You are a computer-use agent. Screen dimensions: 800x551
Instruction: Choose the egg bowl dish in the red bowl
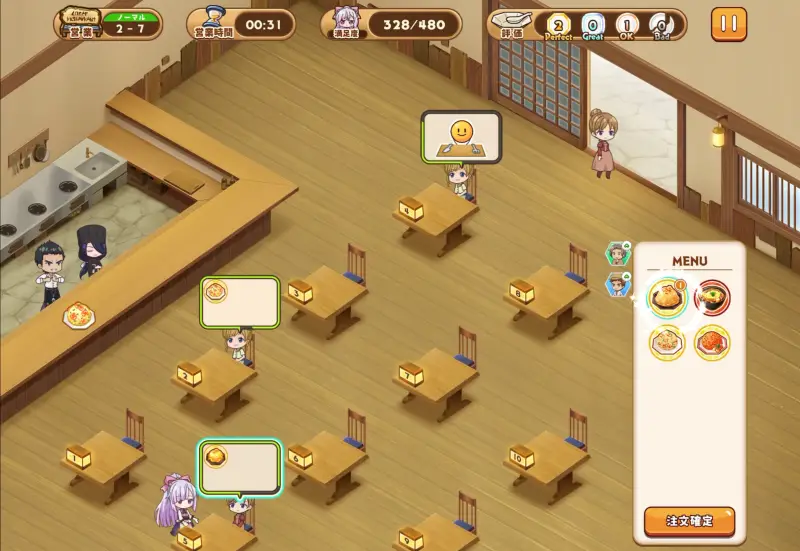pyautogui.click(x=712, y=296)
